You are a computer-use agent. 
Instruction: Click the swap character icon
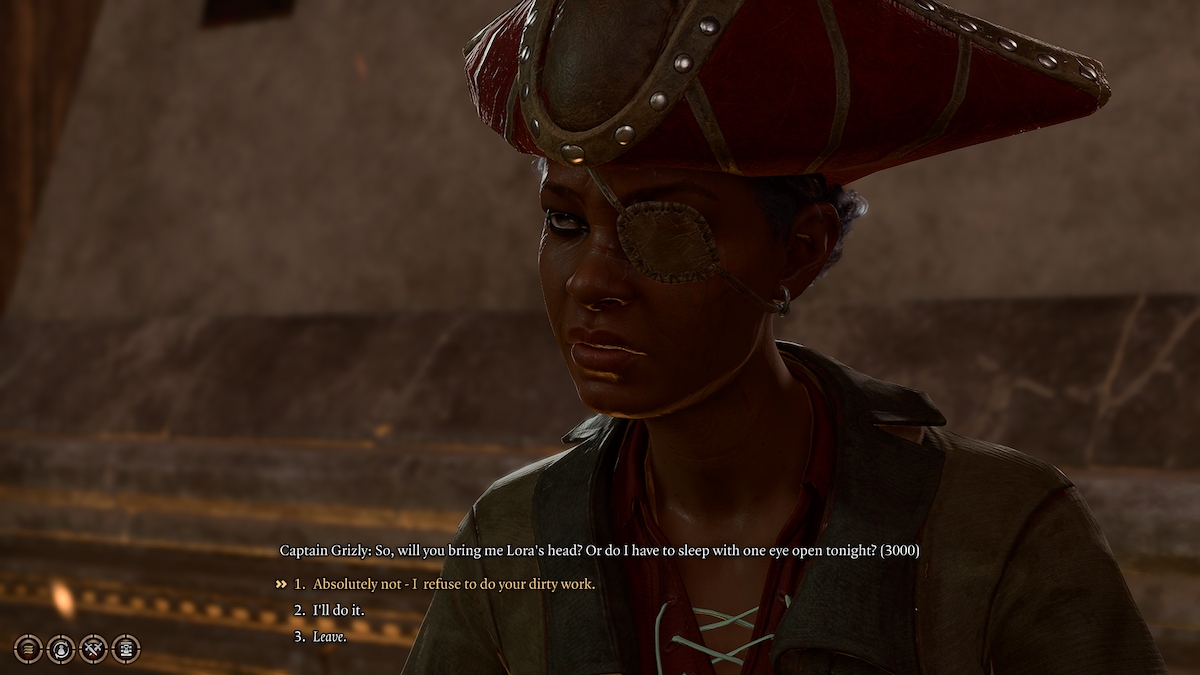[61, 649]
